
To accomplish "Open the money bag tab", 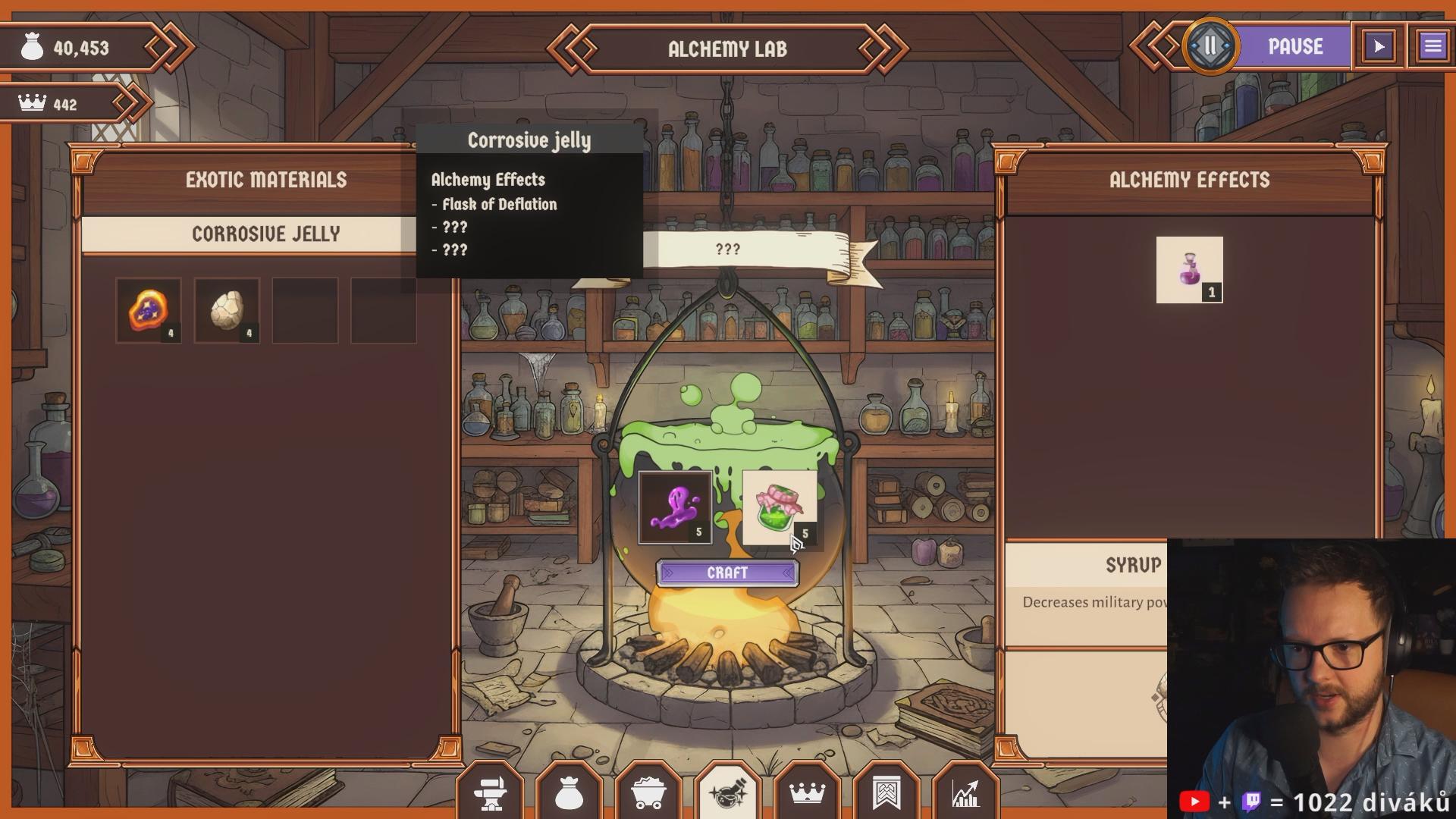I will [570, 793].
